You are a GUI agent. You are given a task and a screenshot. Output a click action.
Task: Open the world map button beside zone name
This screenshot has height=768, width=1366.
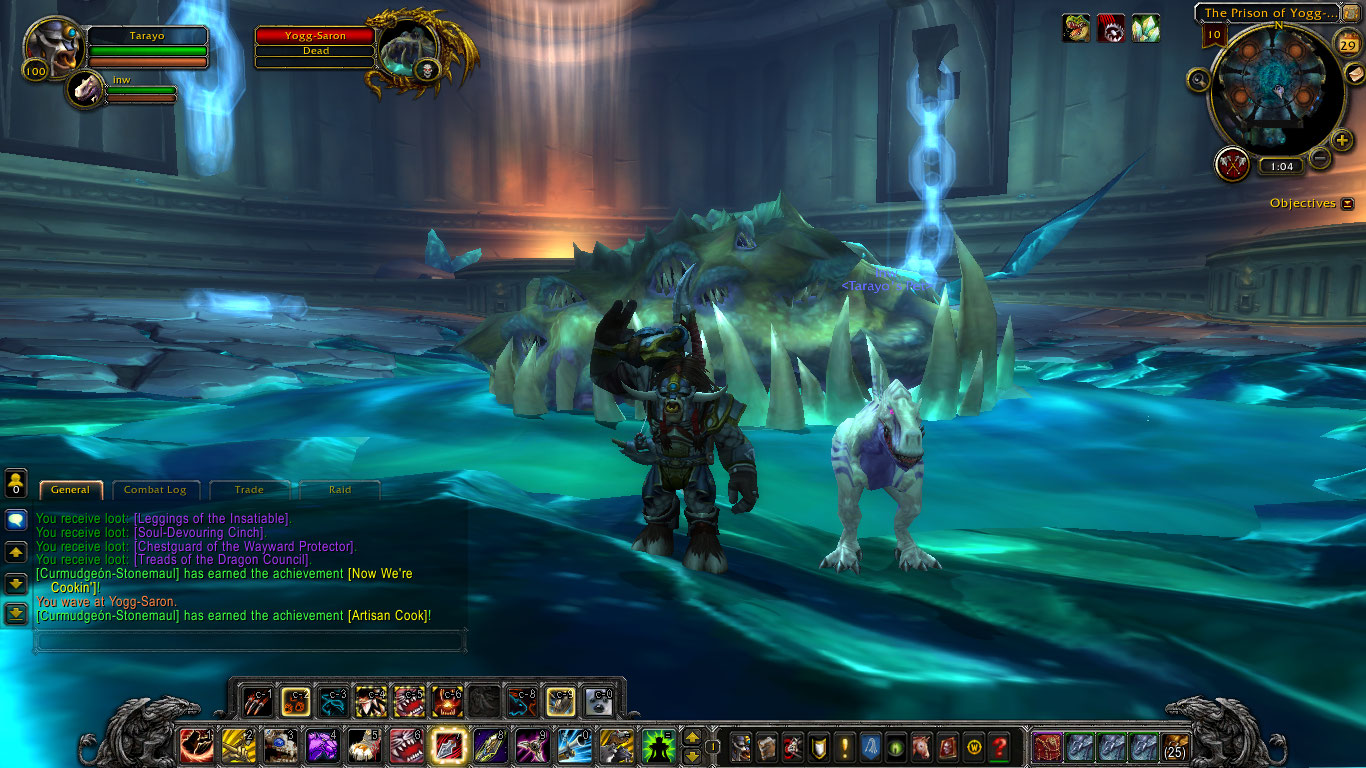click(1351, 13)
